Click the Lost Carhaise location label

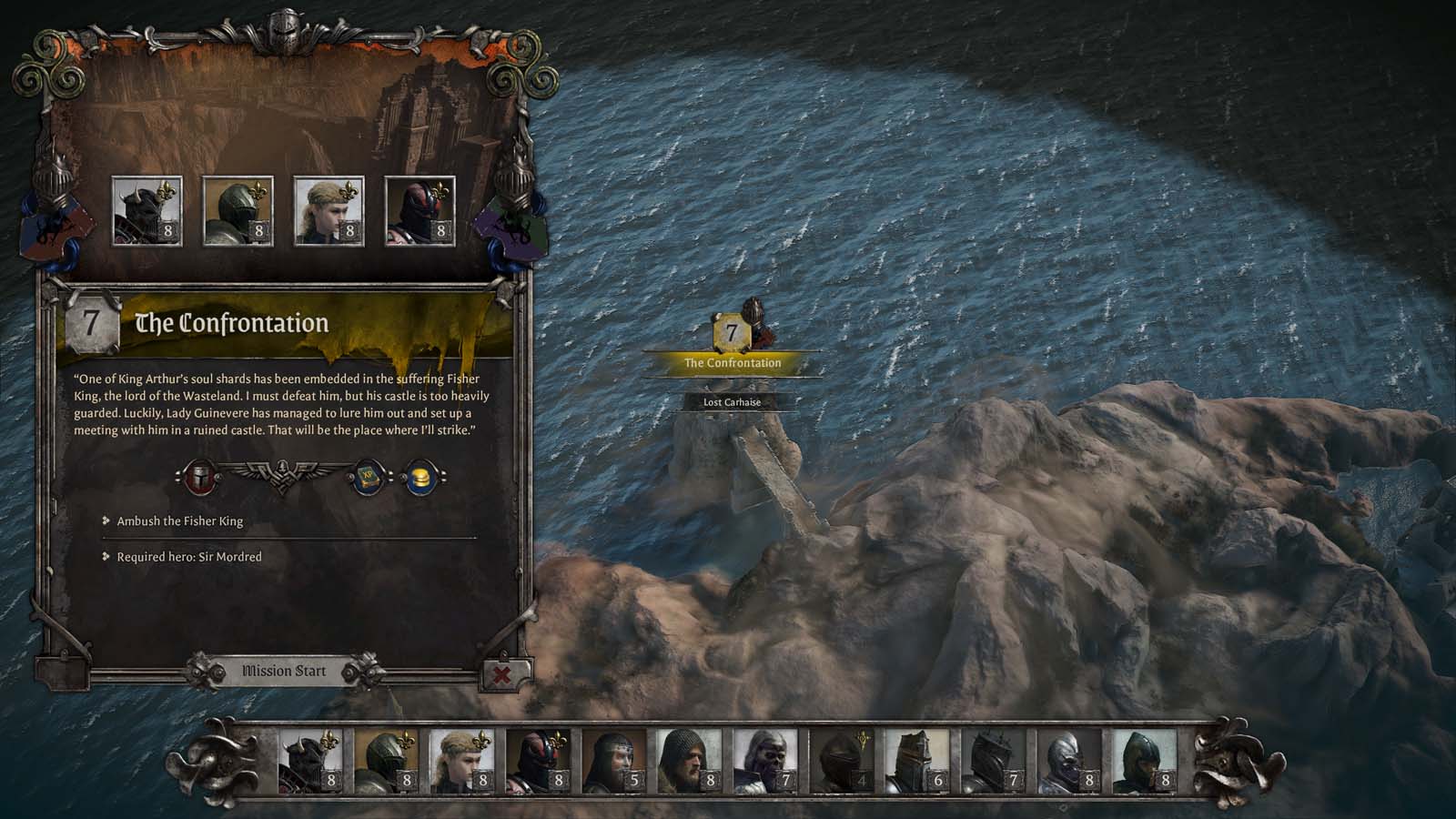[x=731, y=401]
